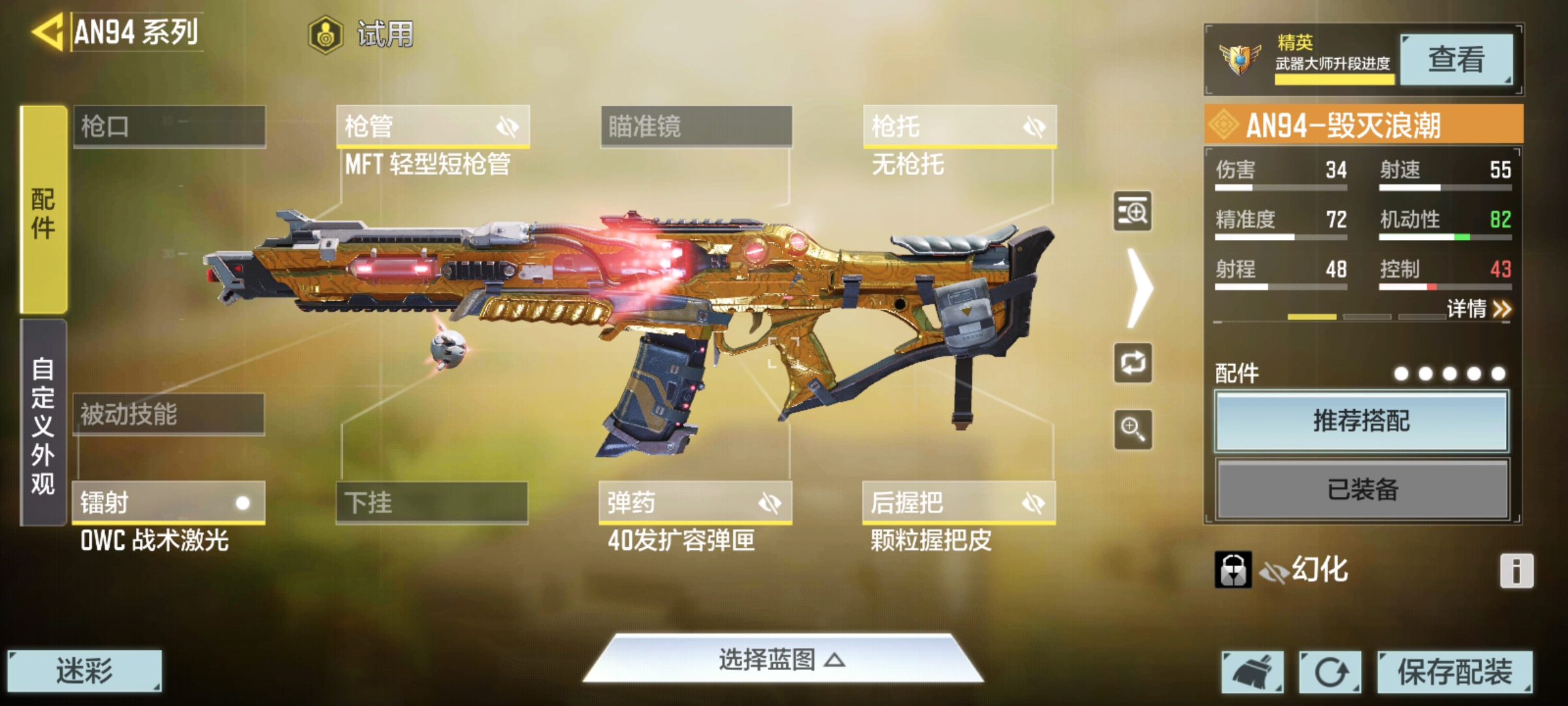Open the 枪管 barrel attachment slot

coord(432,126)
